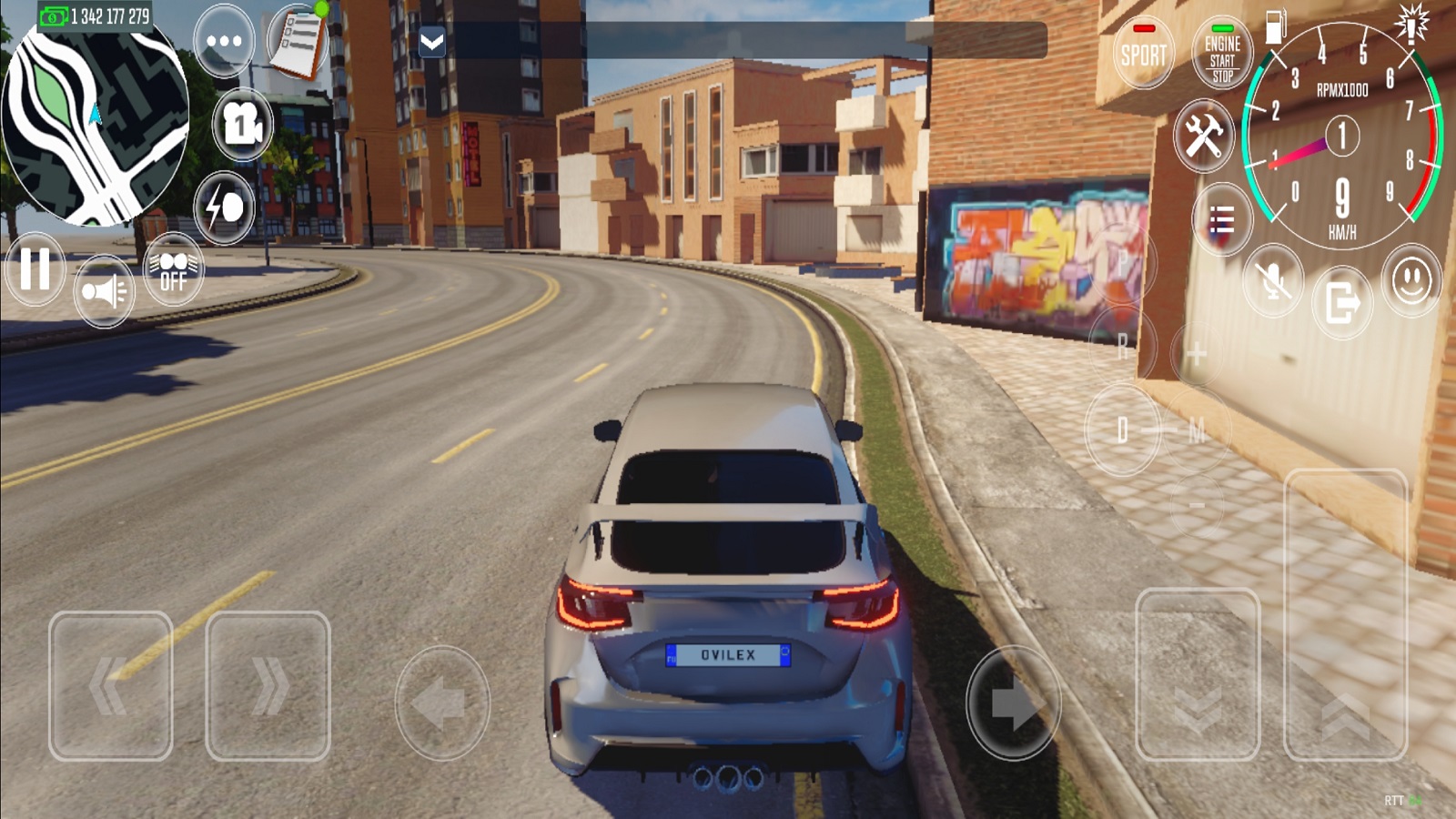This screenshot has width=1456, height=819.
Task: Open the list menu icon
Action: (x=1221, y=219)
